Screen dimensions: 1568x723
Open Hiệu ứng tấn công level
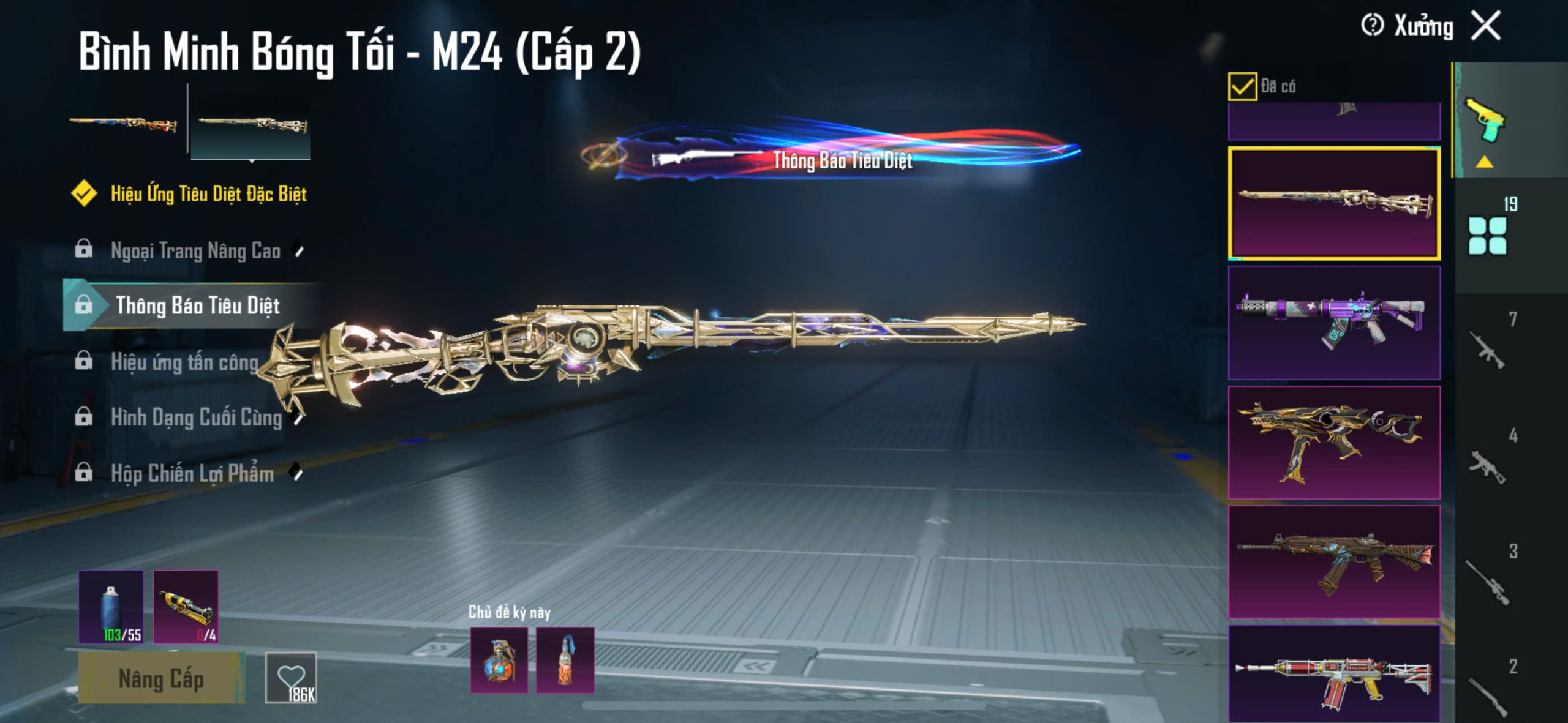point(184,362)
